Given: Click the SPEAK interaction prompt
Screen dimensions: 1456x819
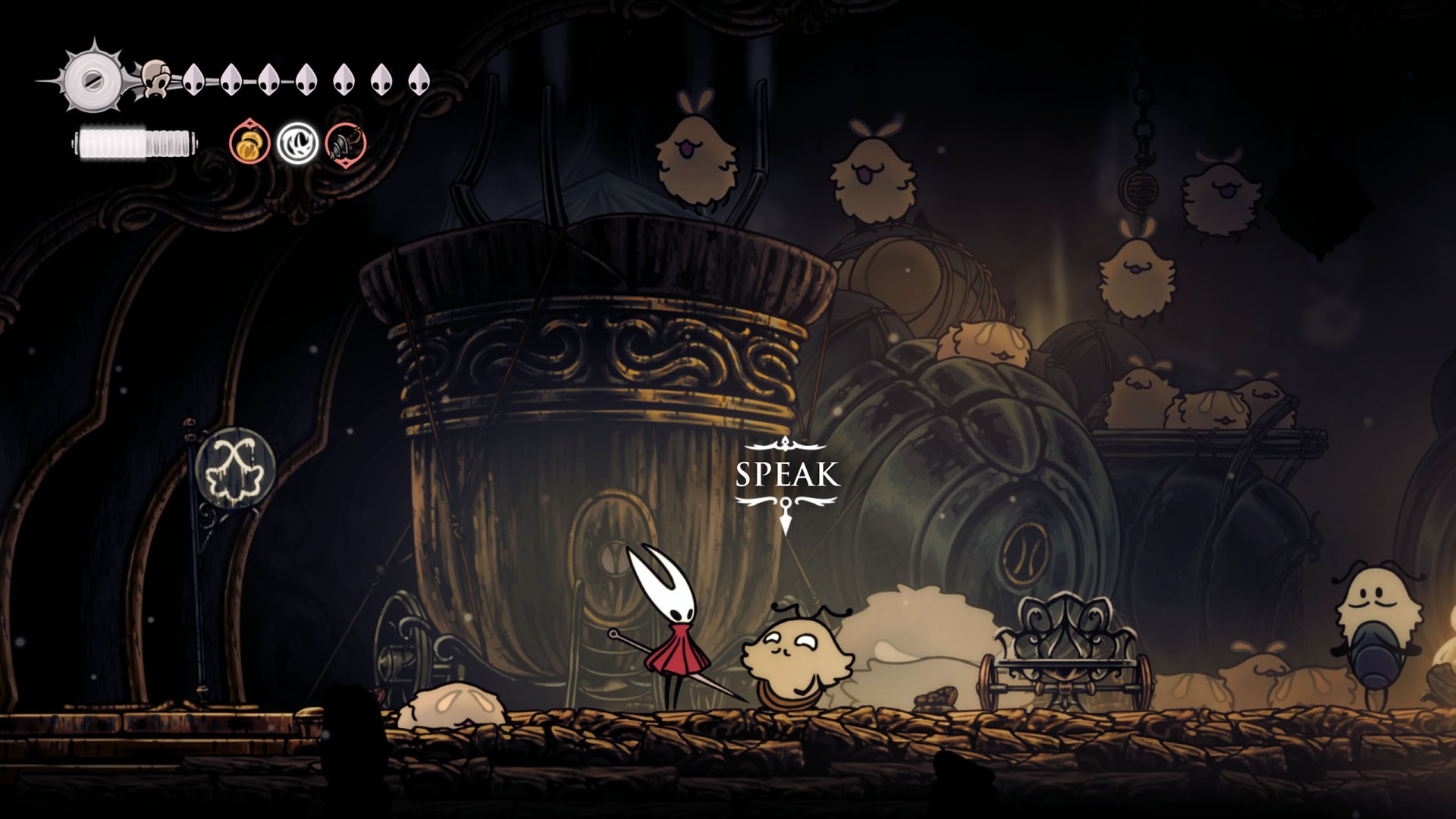Looking at the screenshot, I should (787, 475).
